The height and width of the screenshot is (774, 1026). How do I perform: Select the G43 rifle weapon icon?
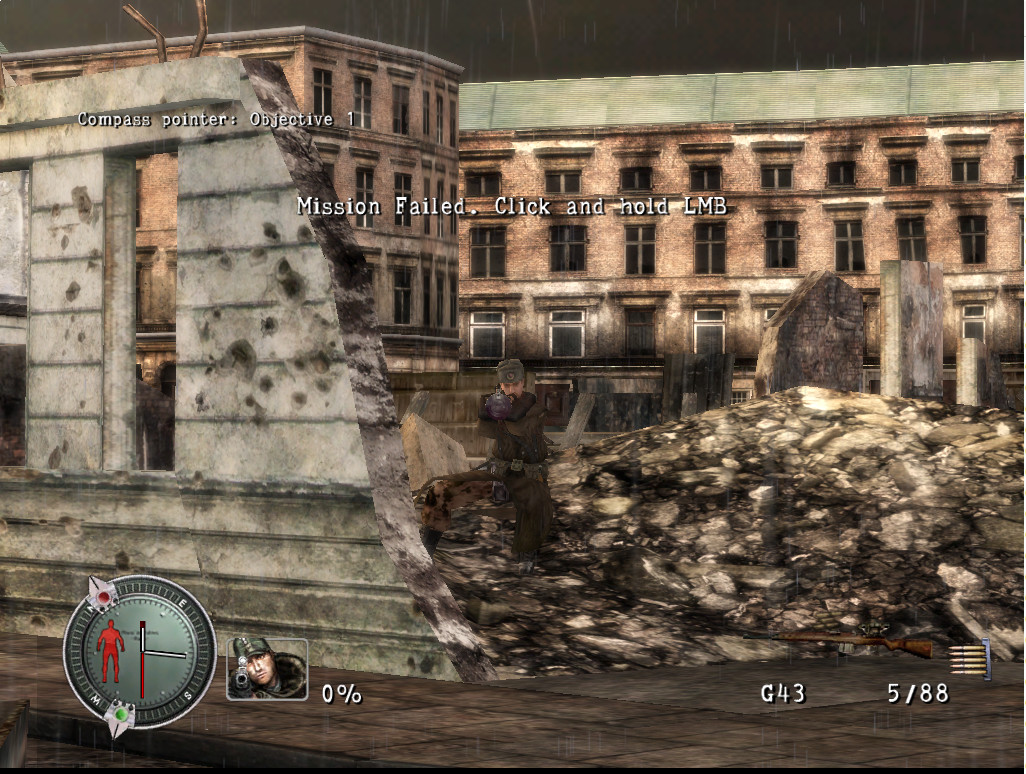pos(858,642)
